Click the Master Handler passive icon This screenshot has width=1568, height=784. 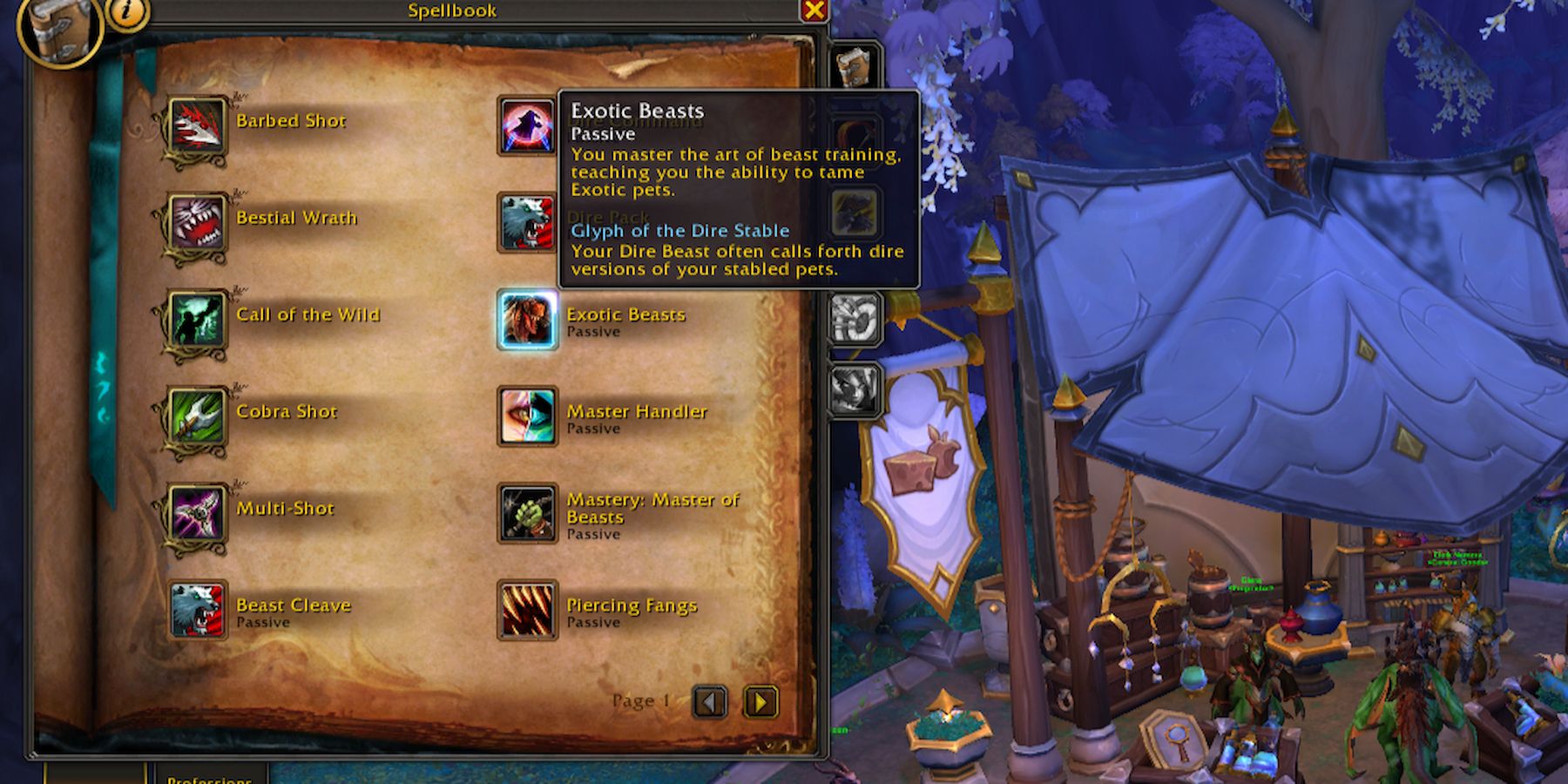[x=525, y=416]
